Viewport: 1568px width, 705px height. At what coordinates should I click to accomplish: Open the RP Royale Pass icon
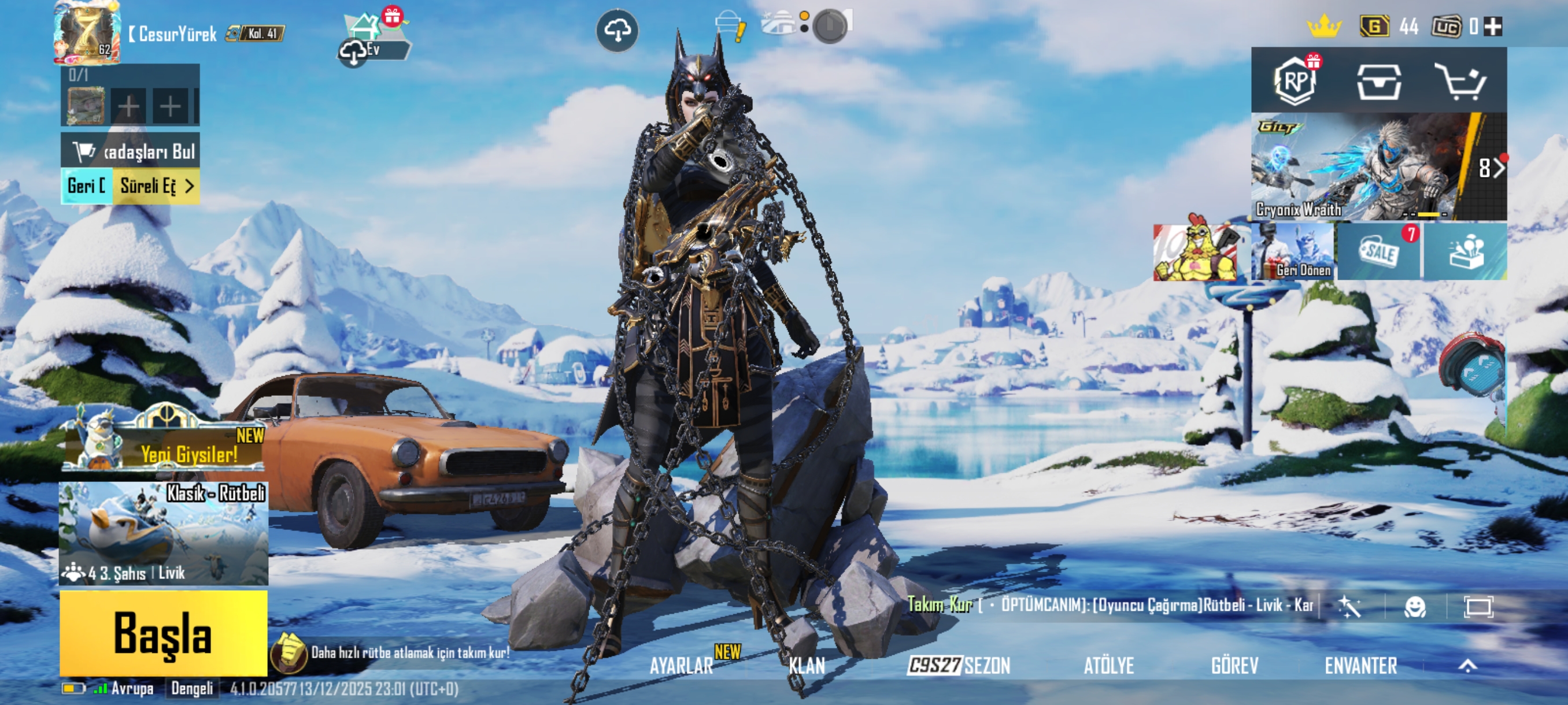(1295, 81)
